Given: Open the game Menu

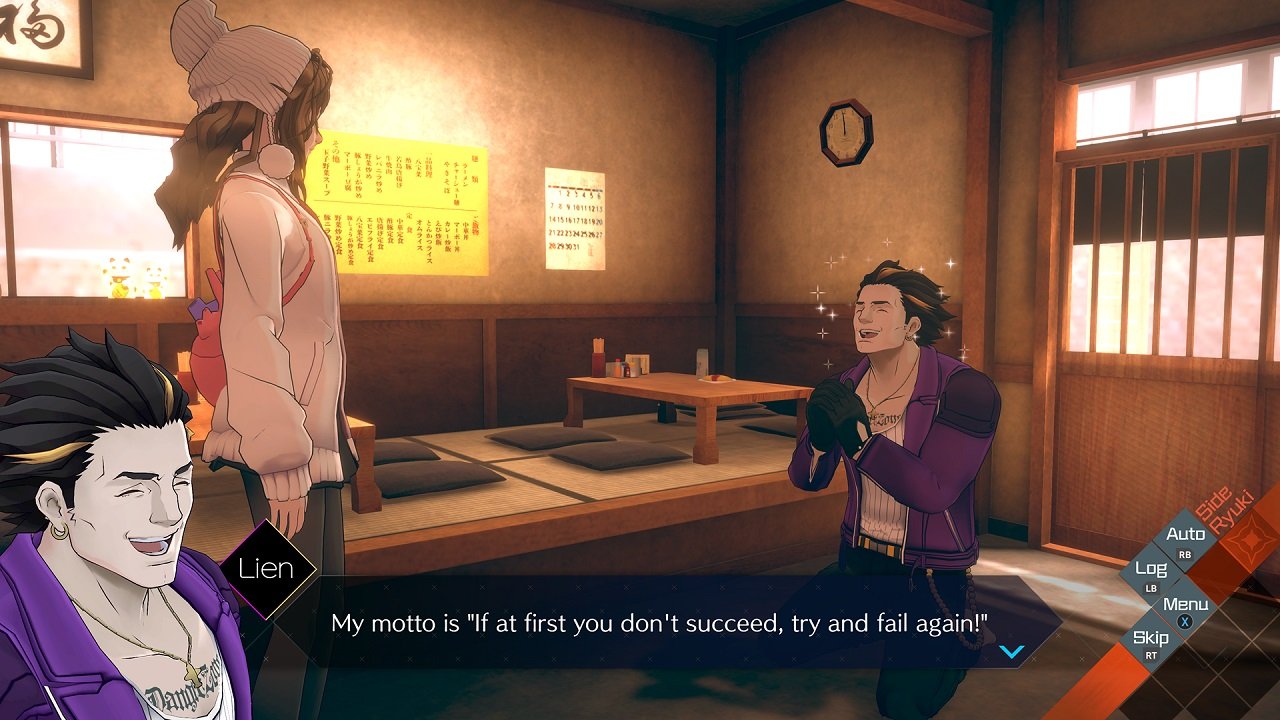Looking at the screenshot, I should pyautogui.click(x=1185, y=609).
